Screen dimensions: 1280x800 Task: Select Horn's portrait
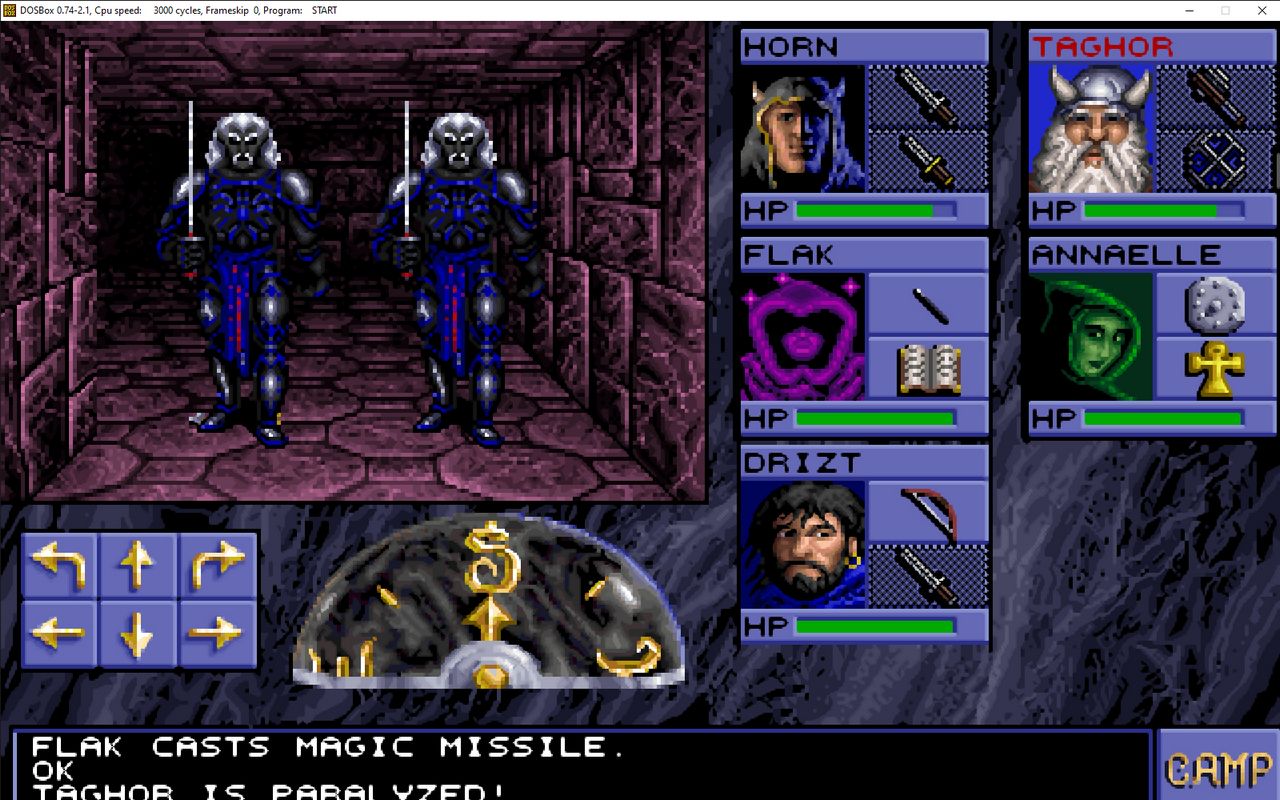point(802,129)
